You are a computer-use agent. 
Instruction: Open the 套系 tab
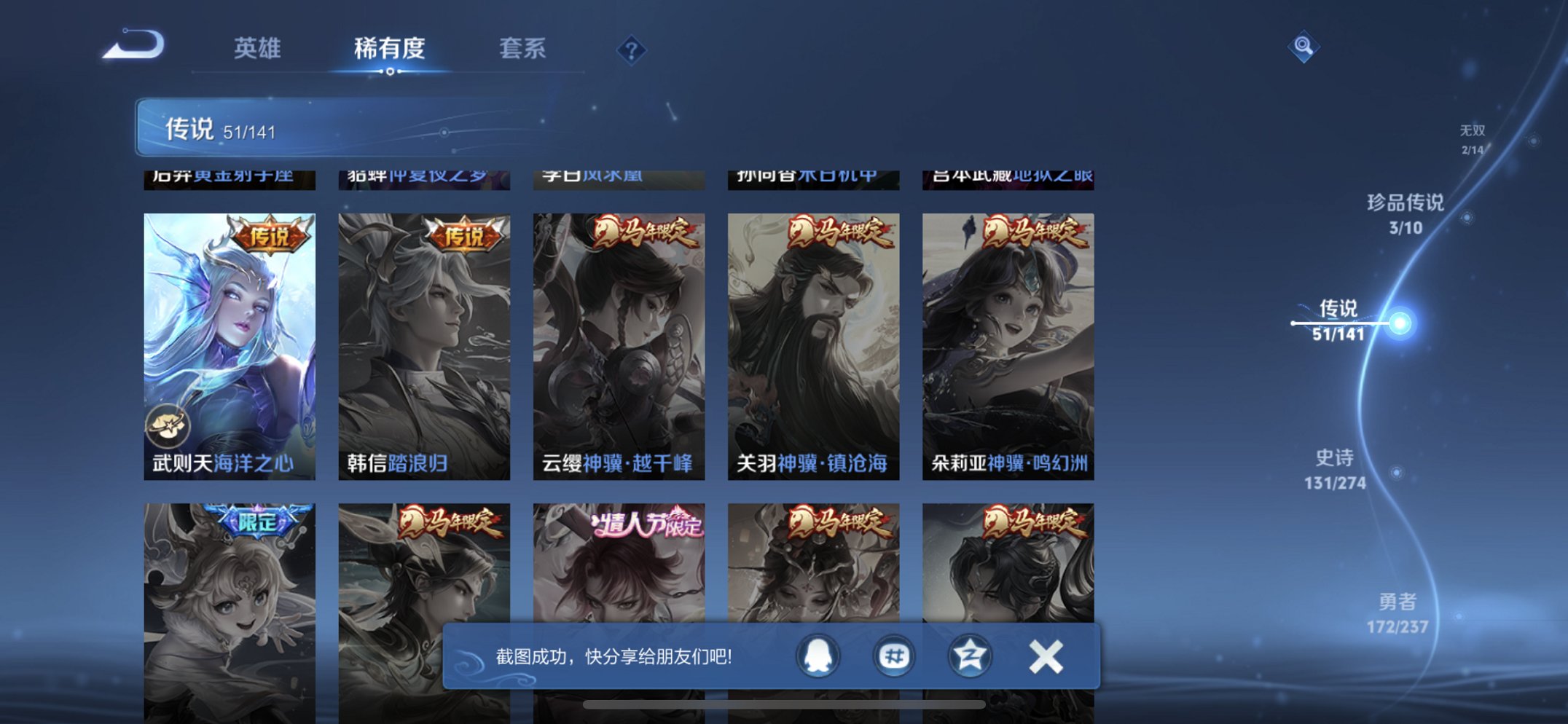524,50
